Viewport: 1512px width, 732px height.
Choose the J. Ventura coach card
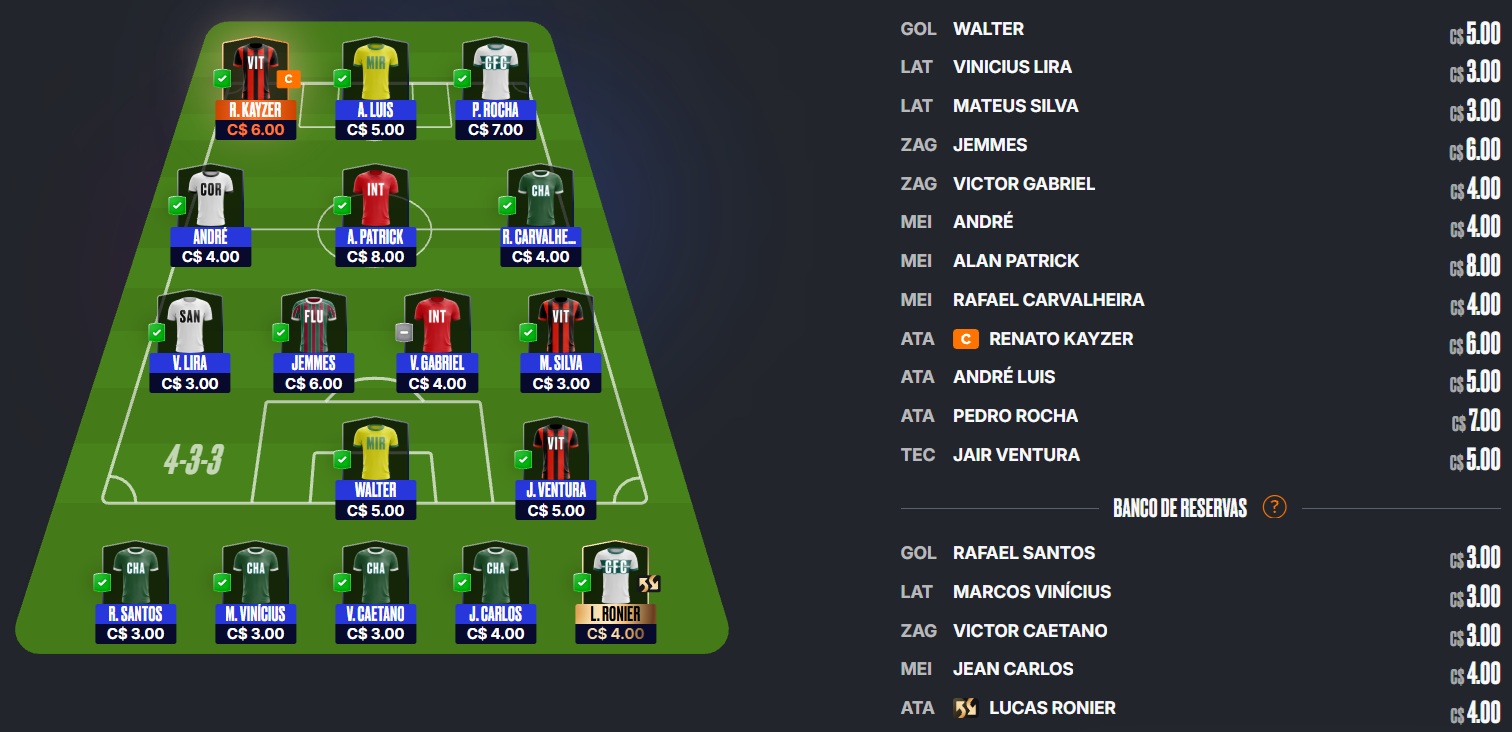coord(555,468)
